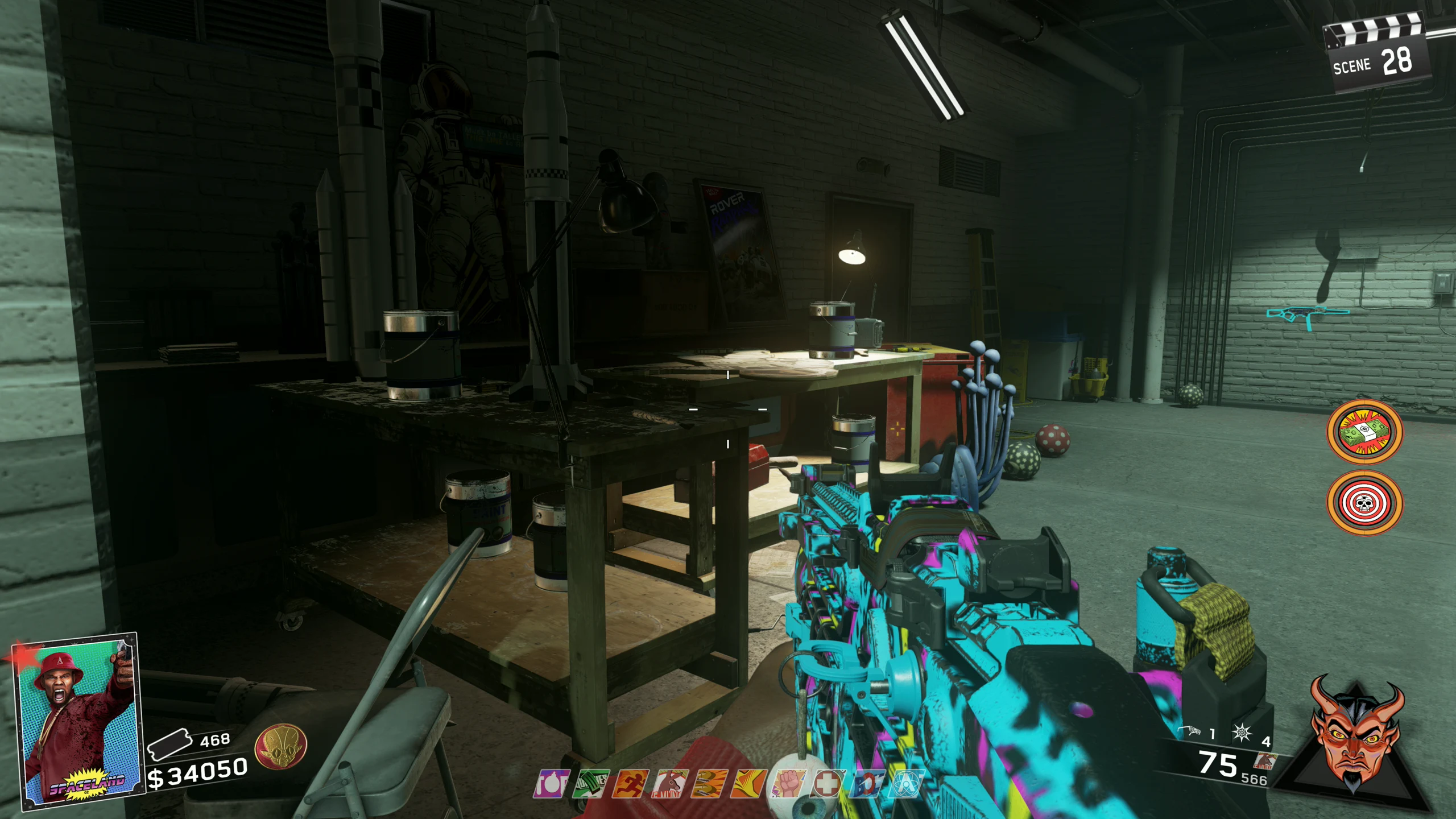This screenshot has width=1456, height=819.
Task: Click the double bullets perk icon
Action: click(710, 784)
